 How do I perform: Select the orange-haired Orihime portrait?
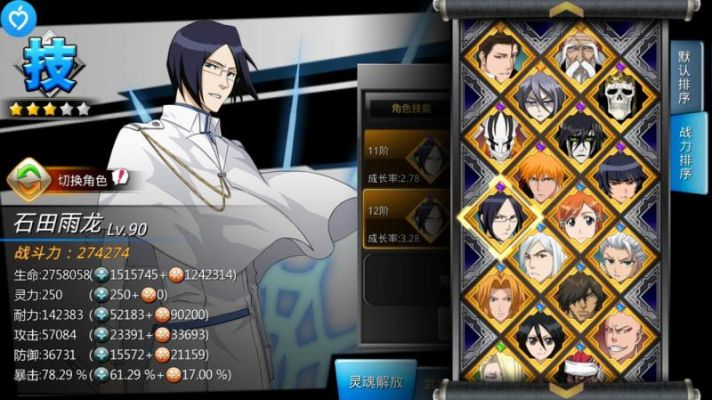pyautogui.click(x=579, y=218)
